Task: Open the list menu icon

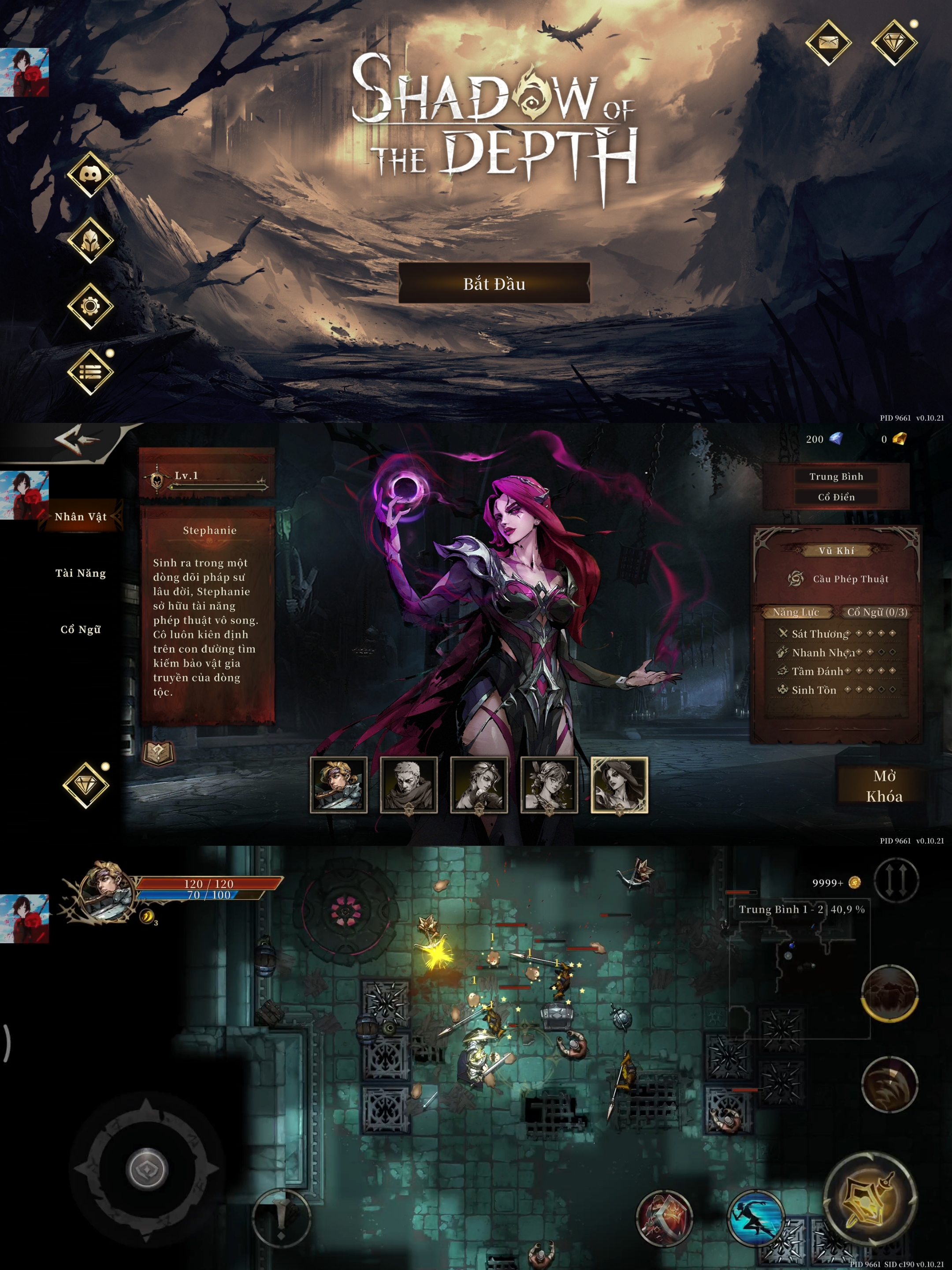Action: (x=90, y=372)
